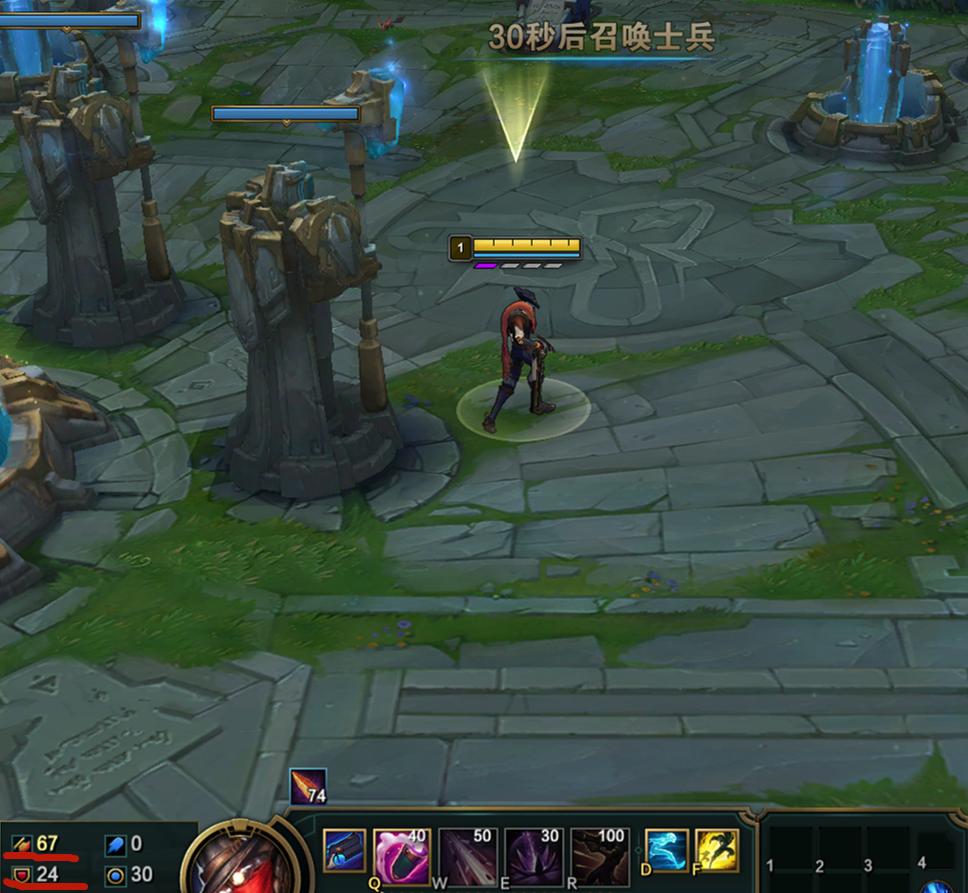Cast the E ability costing 30 mana
Image resolution: width=968 pixels, height=893 pixels.
click(534, 853)
